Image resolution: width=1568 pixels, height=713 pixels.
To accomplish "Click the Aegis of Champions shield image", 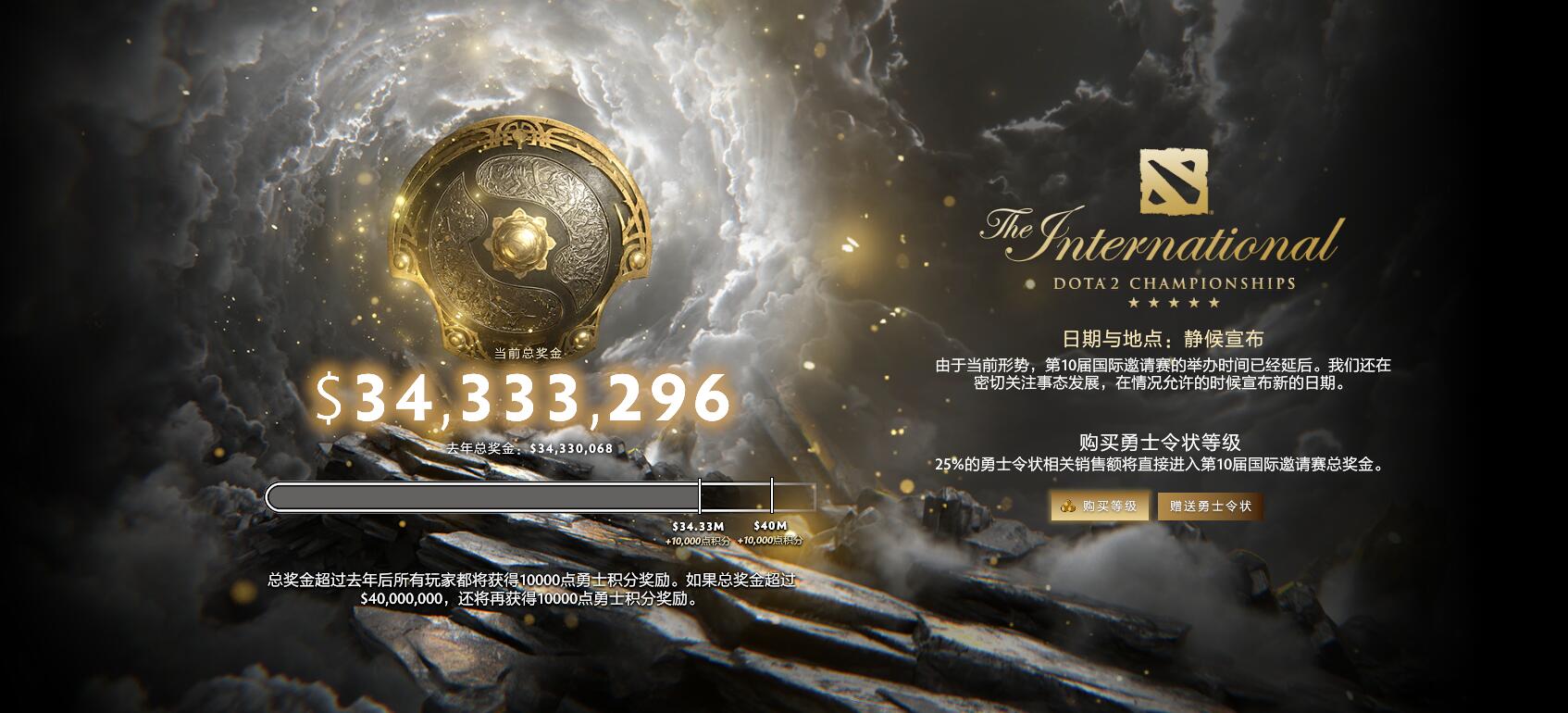I will pos(523,241).
